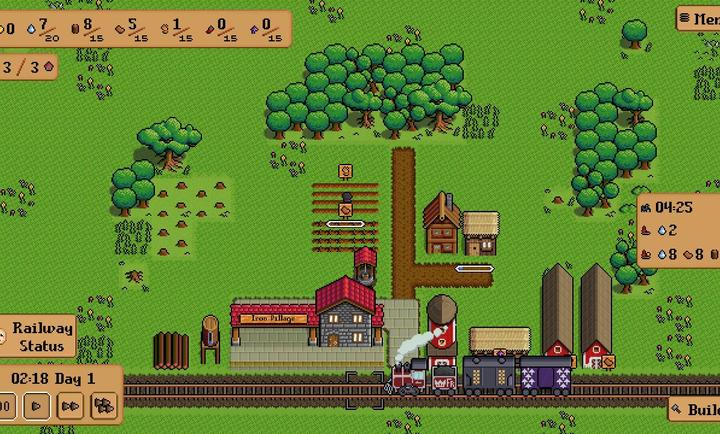Image resolution: width=720 pixels, height=434 pixels.
Task: Activate the fastest triple-arrow speed
Action: (x=102, y=406)
